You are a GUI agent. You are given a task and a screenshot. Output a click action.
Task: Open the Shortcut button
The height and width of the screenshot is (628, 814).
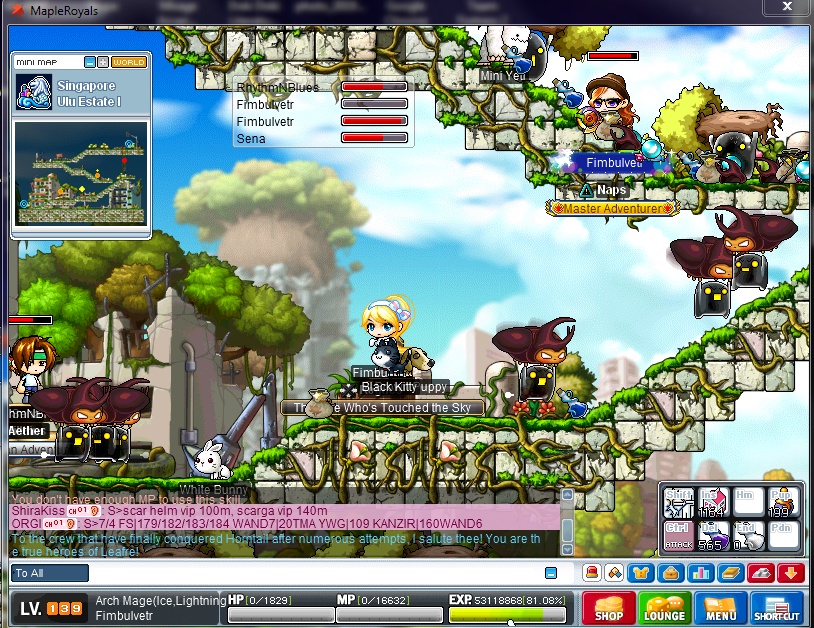click(777, 607)
